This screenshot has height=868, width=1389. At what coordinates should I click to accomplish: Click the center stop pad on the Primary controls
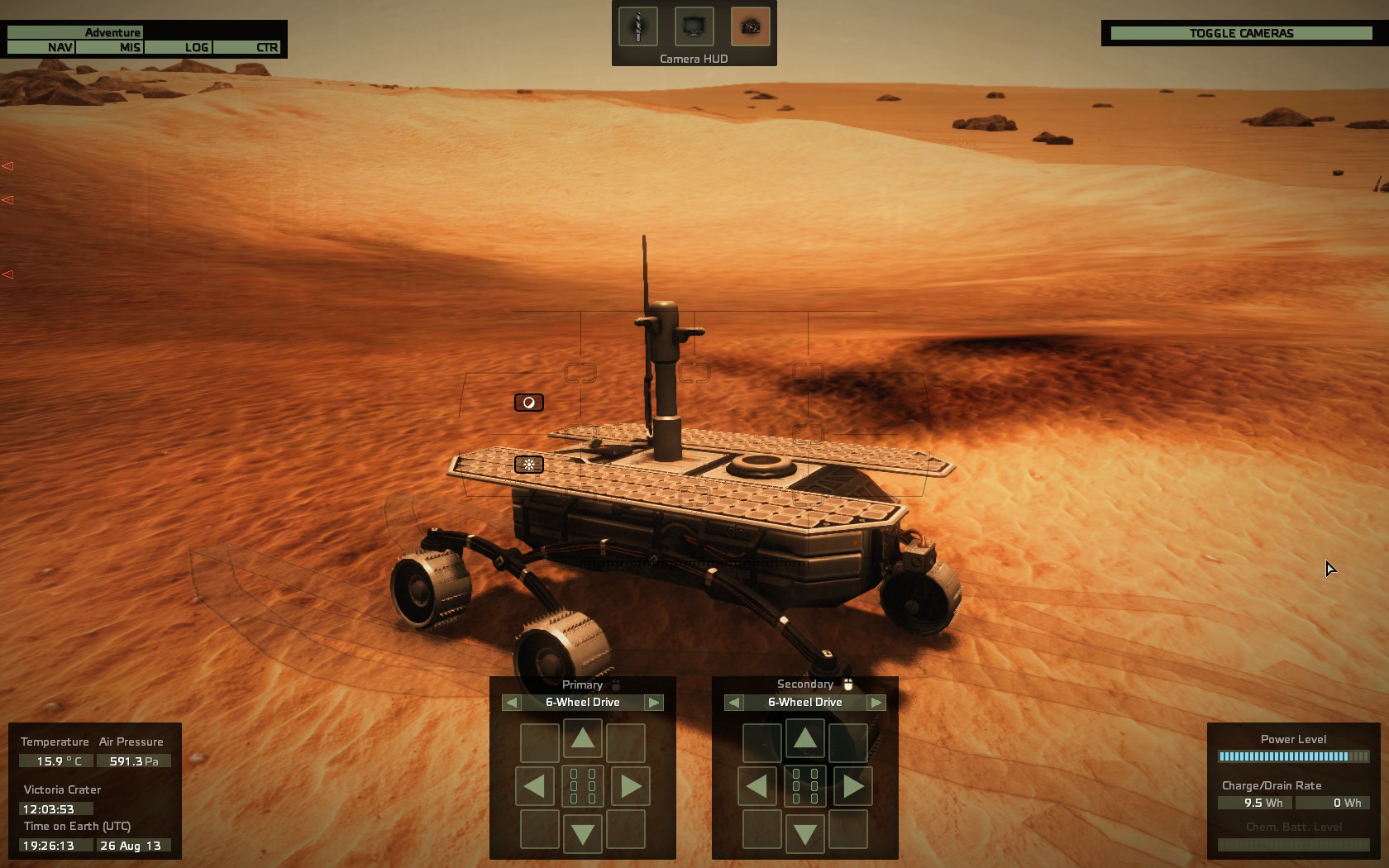pos(583,786)
